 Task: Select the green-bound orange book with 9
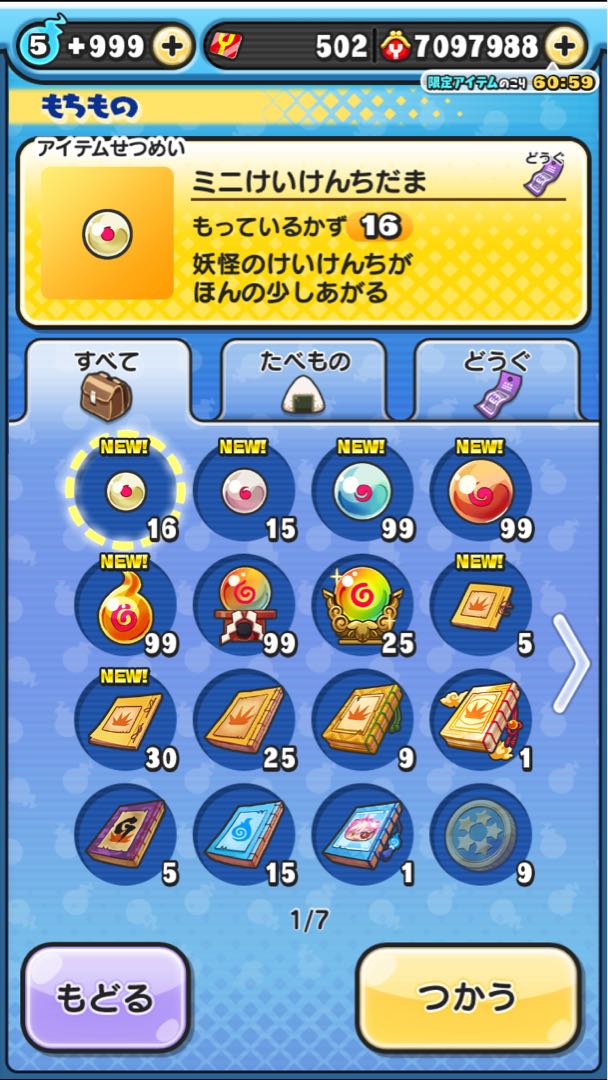tap(362, 720)
